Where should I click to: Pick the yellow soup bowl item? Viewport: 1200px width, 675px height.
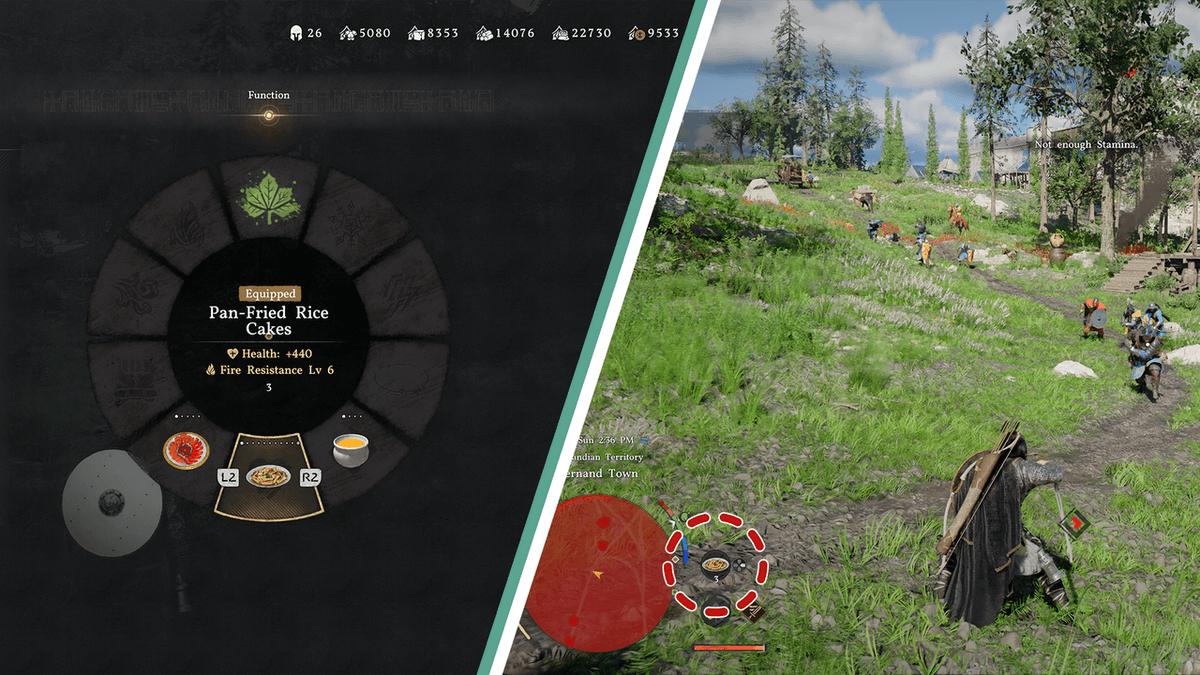click(x=351, y=452)
